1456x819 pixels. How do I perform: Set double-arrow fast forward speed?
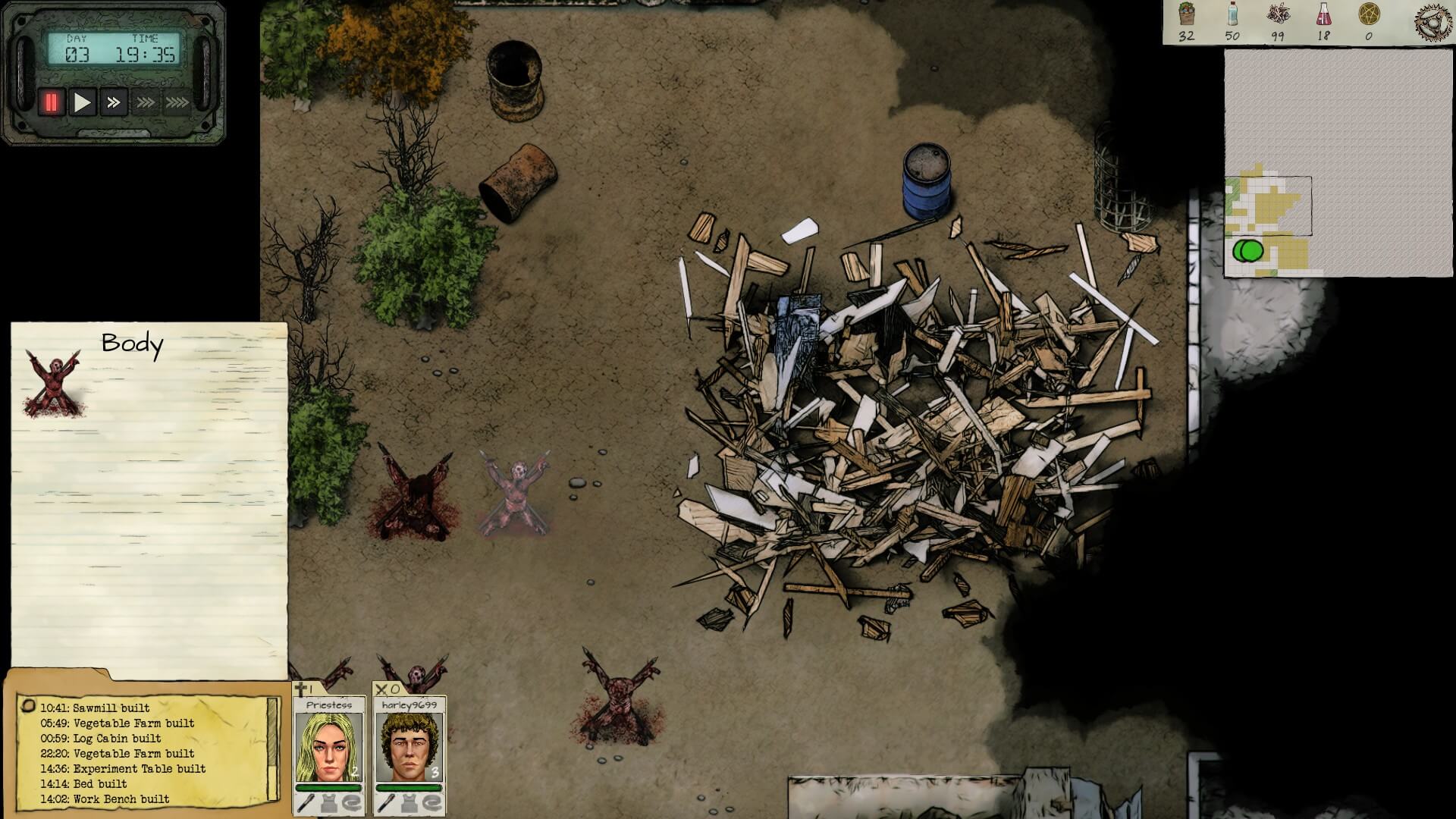(114, 102)
